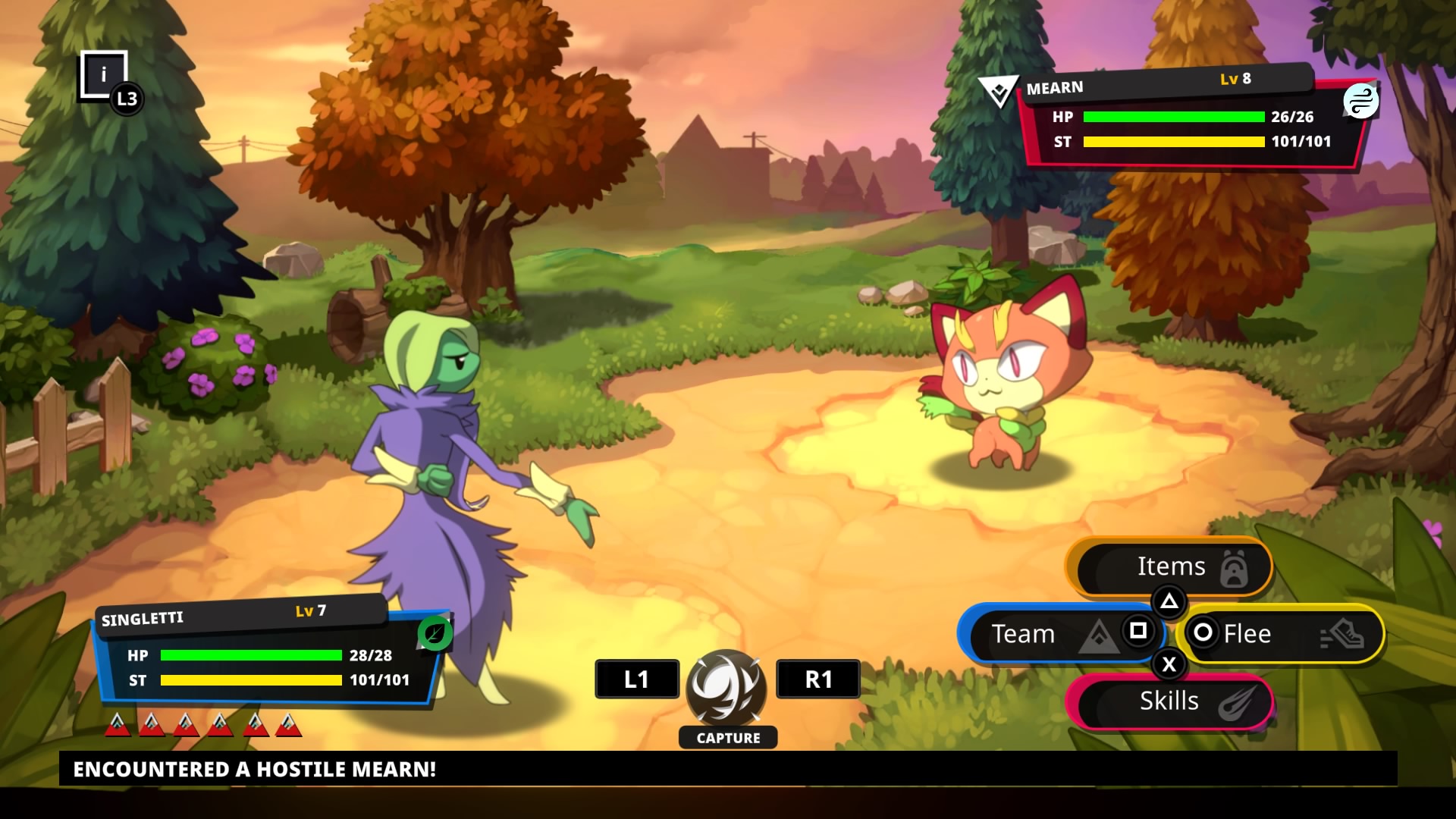Viewport: 1456px width, 819px height.
Task: Open the info panel icon
Action: [x=104, y=74]
